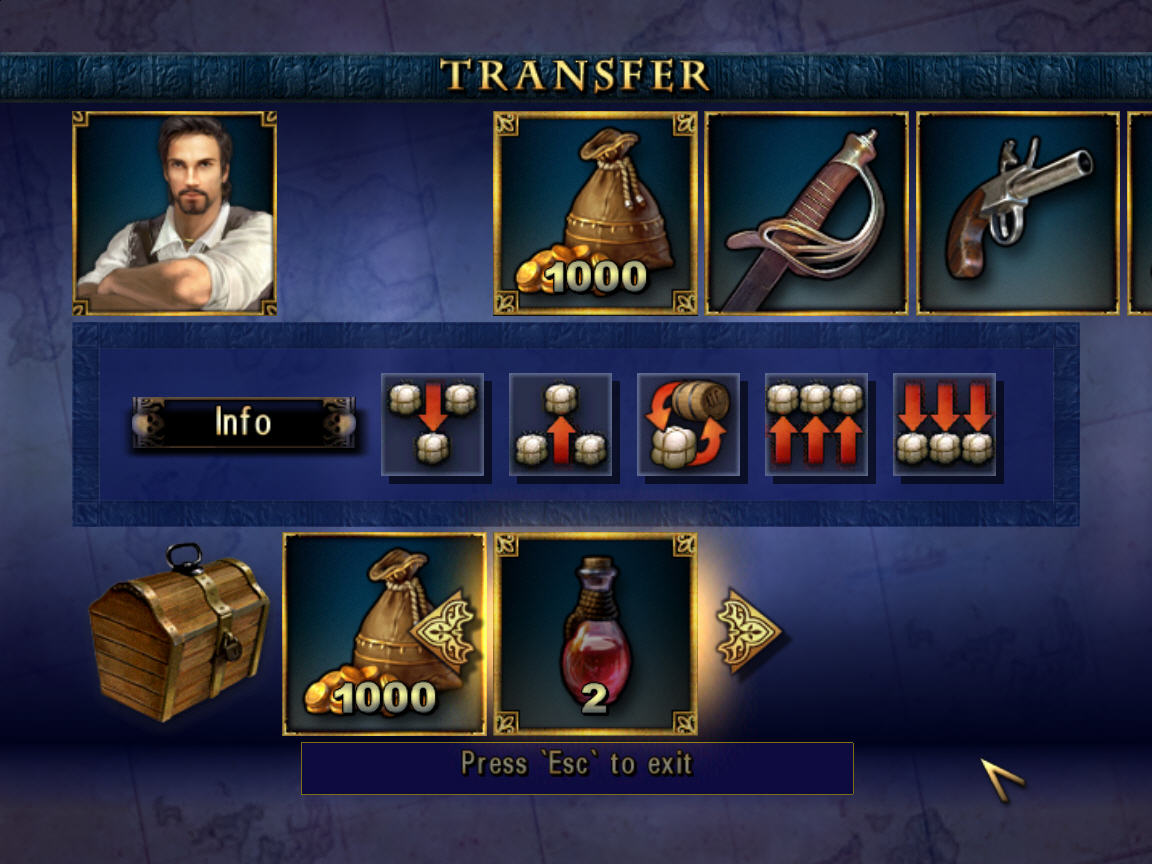
Task: Click the triple up-arrows transfer-all button
Action: 816,424
